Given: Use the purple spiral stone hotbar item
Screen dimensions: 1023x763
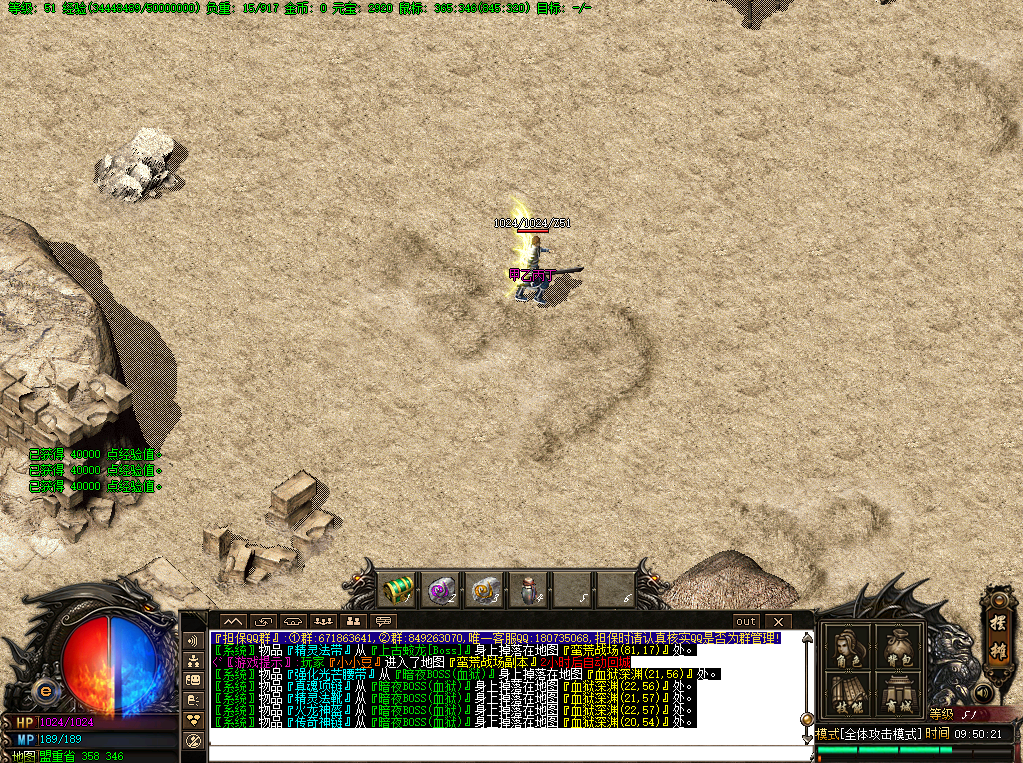Looking at the screenshot, I should tap(442, 590).
